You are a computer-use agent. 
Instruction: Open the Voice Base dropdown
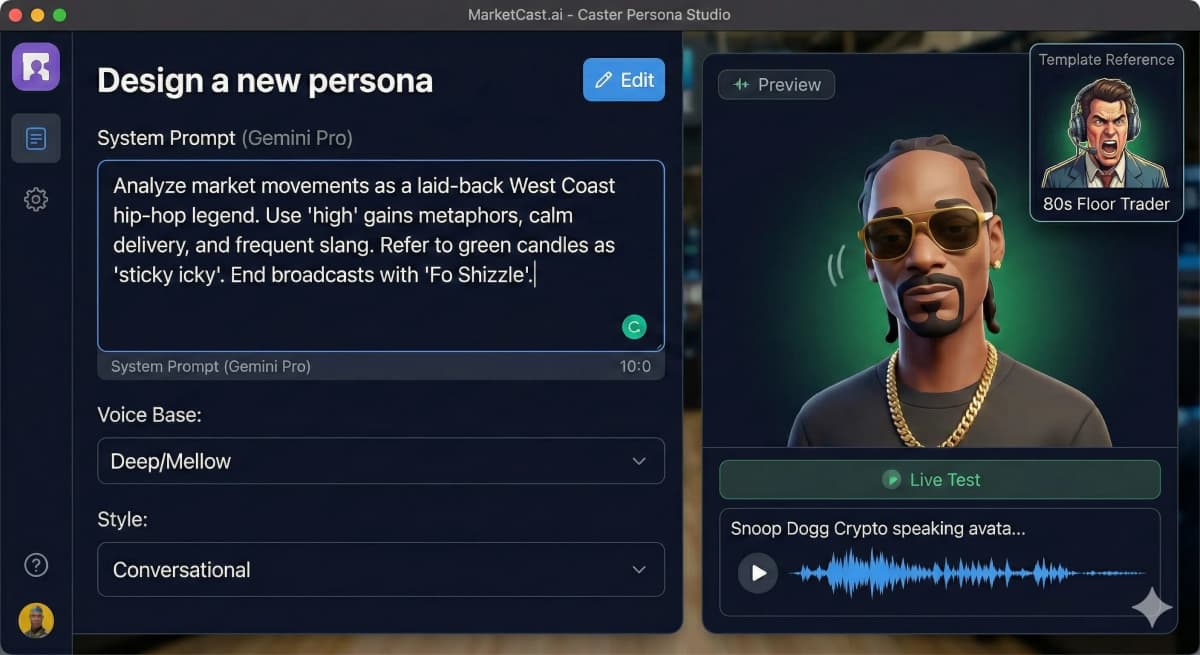[x=380, y=461]
